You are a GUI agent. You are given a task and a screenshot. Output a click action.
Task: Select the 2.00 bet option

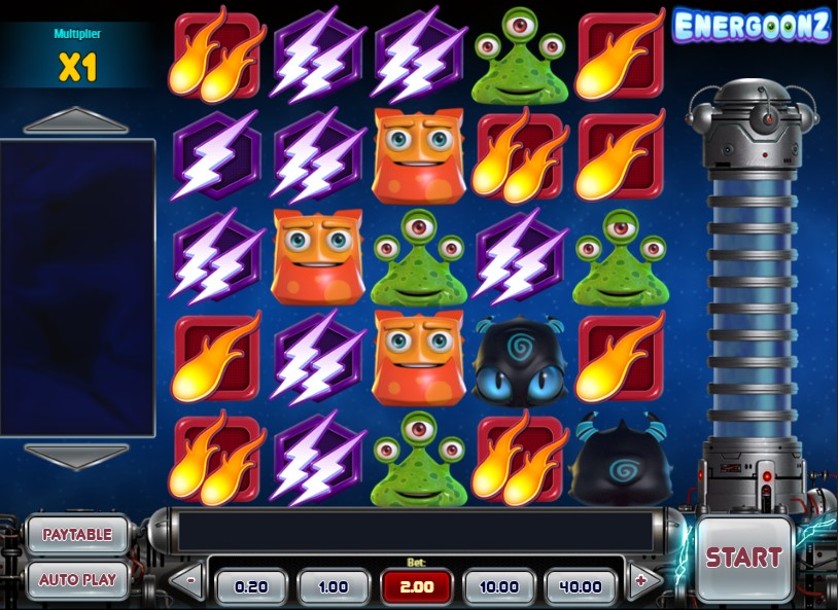point(416,586)
